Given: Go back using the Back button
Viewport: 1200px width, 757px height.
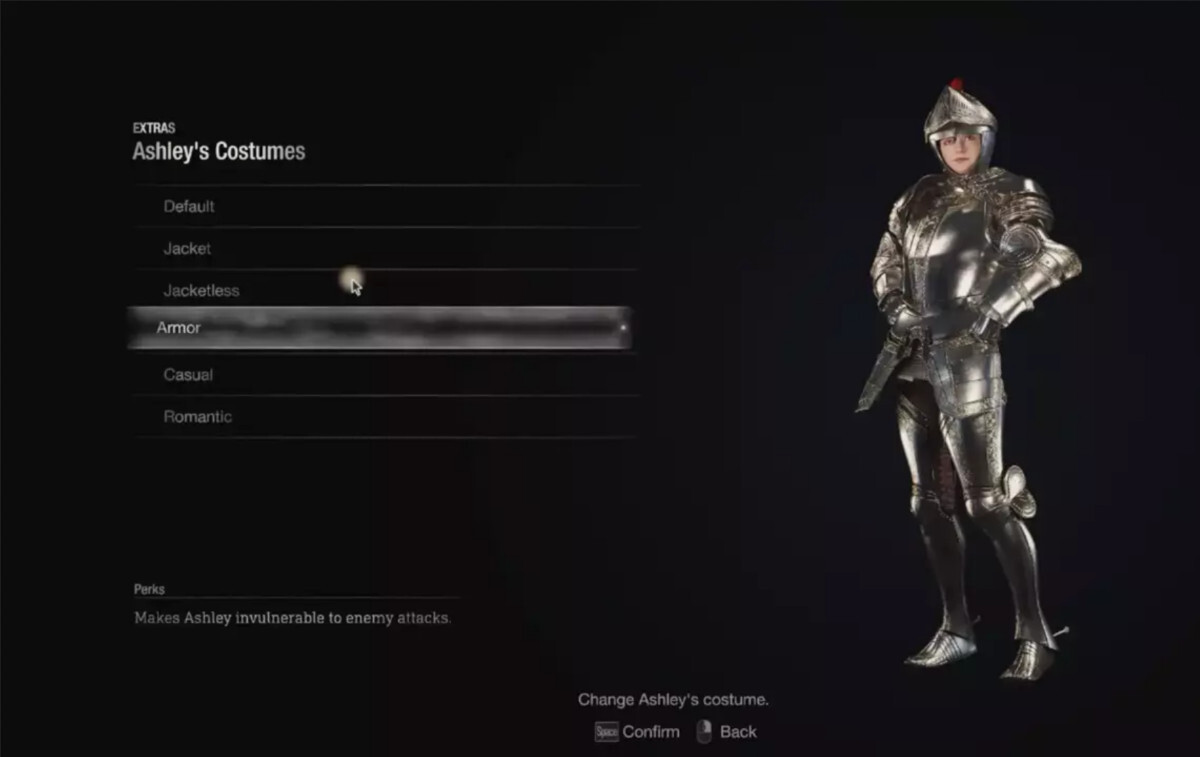Looking at the screenshot, I should pos(727,732).
